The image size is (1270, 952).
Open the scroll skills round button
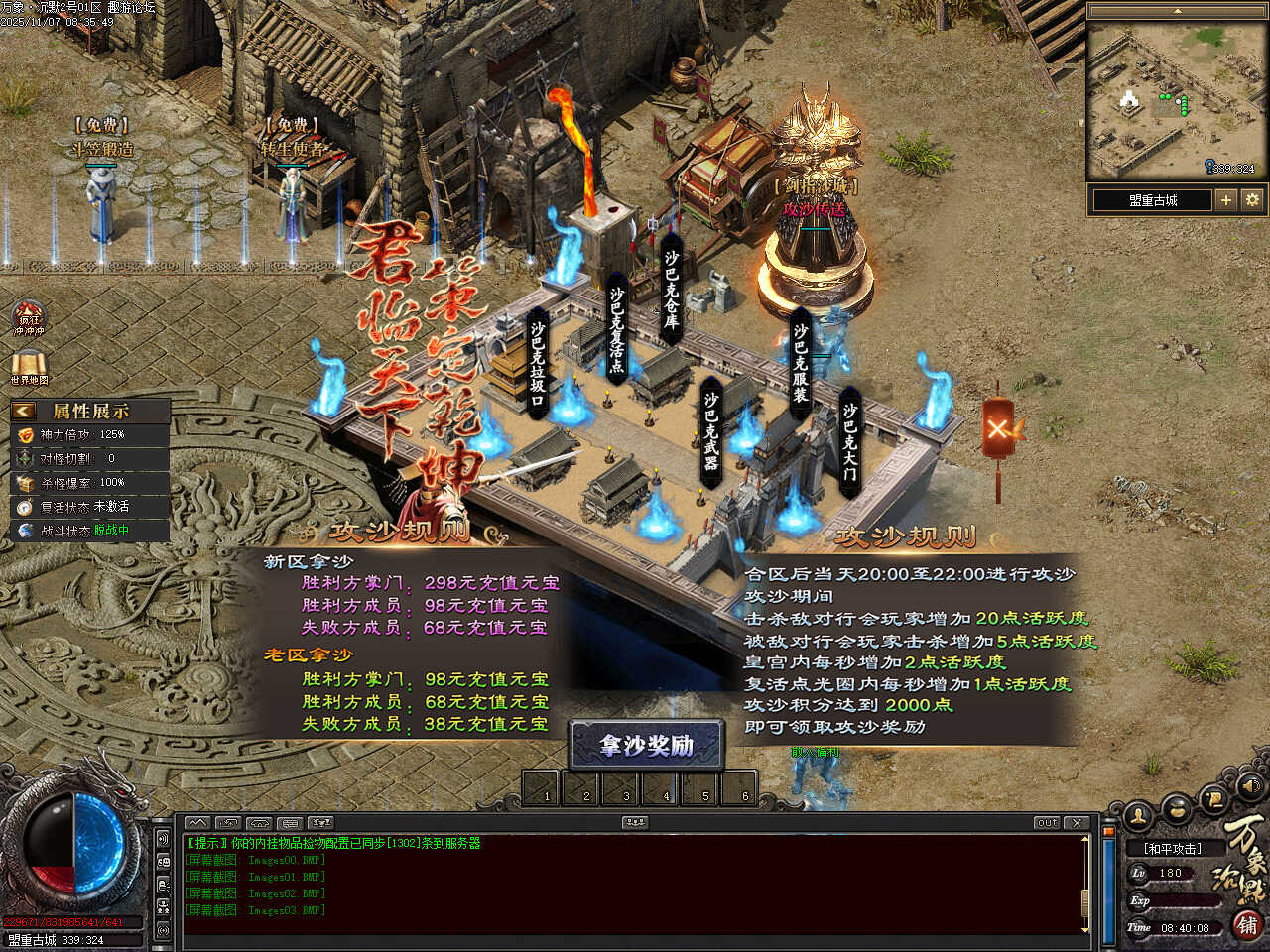(1212, 799)
